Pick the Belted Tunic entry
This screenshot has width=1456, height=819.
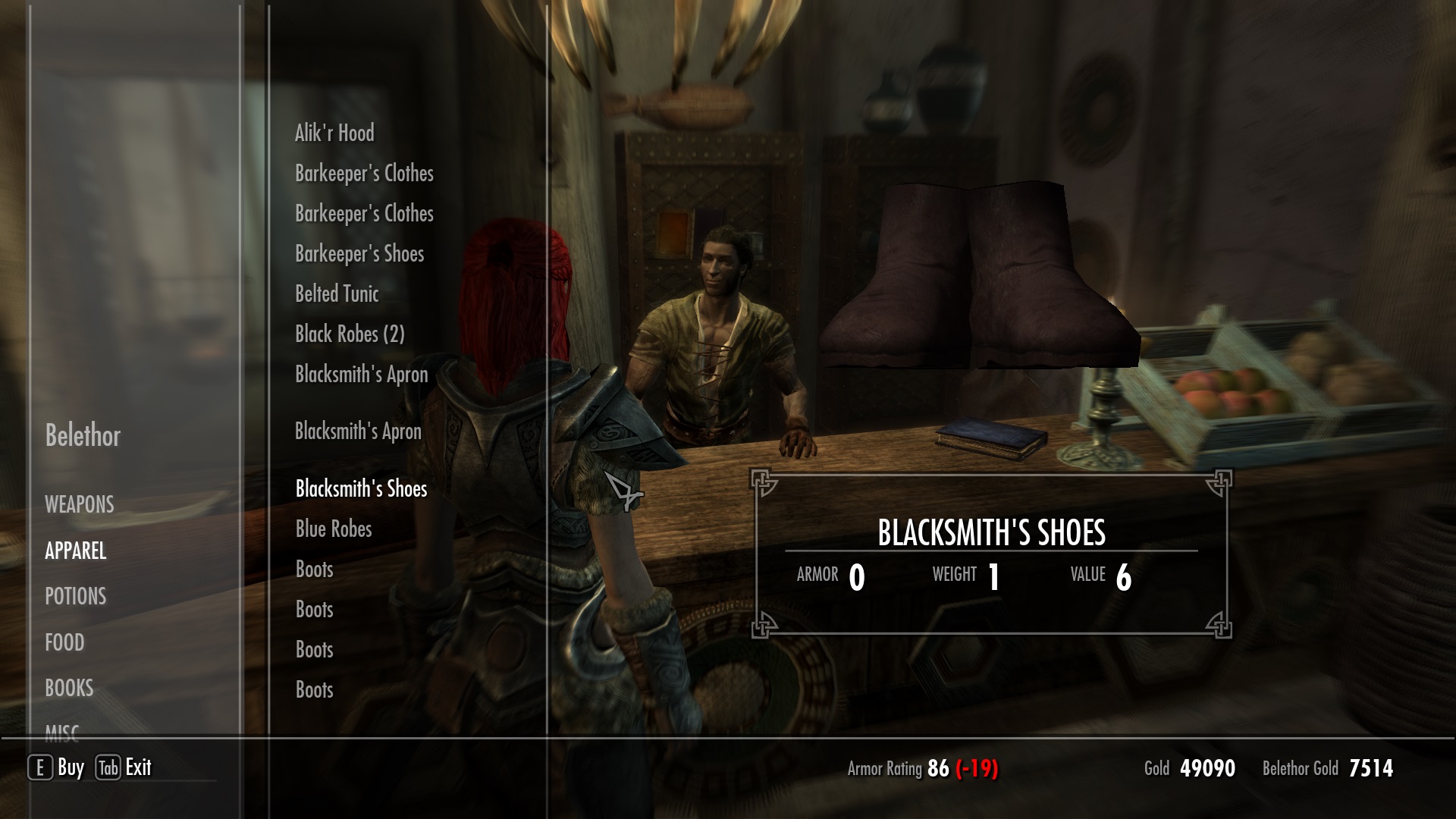point(337,294)
